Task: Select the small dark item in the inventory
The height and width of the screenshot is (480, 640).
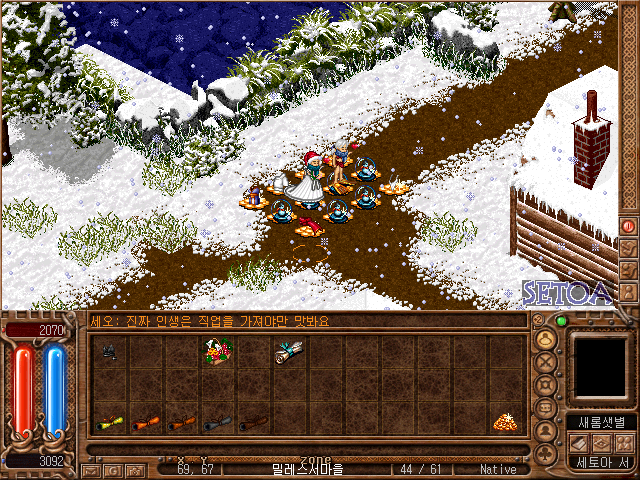Action: pyautogui.click(x=109, y=351)
